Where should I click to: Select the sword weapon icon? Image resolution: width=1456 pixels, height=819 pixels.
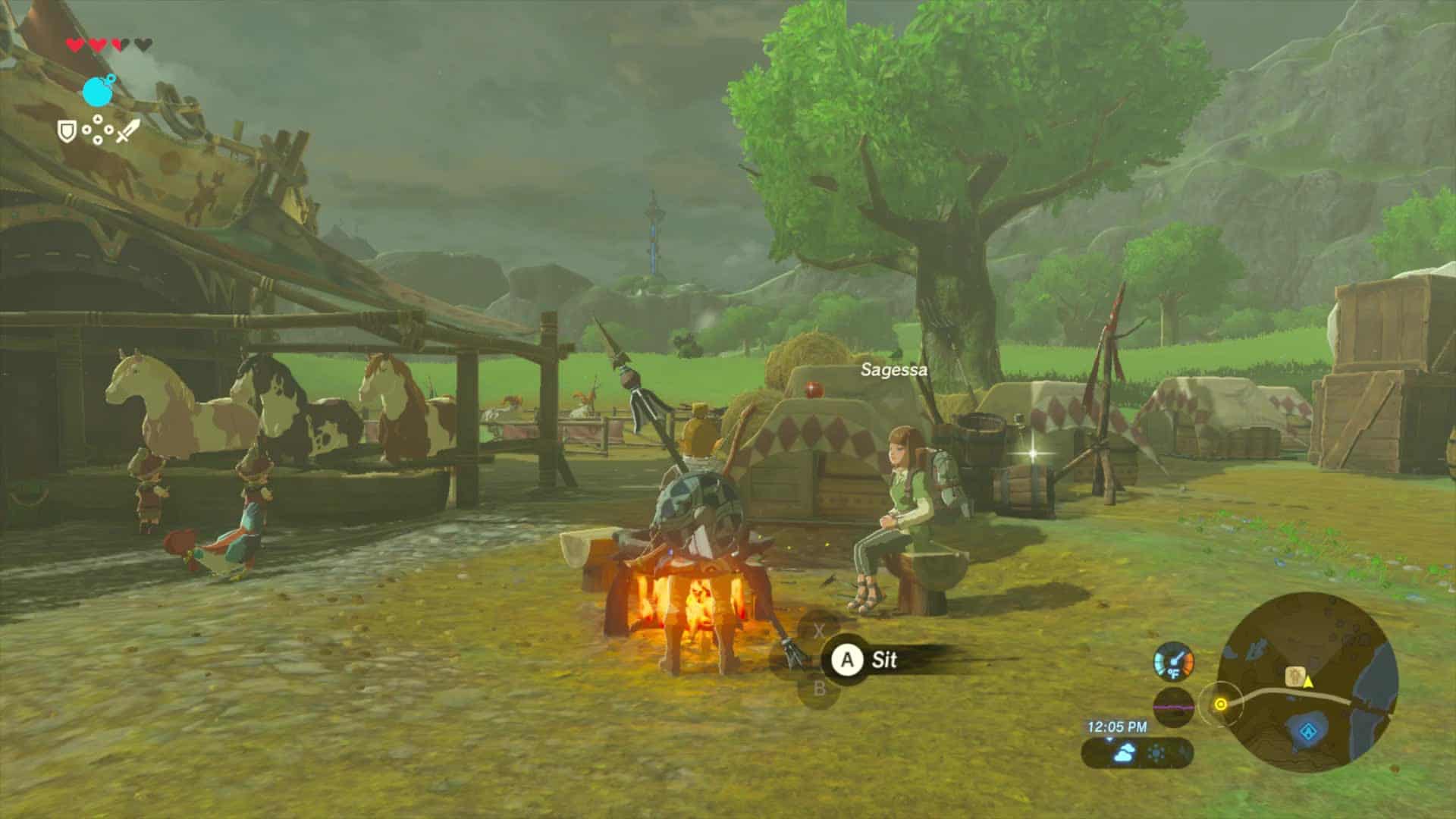coord(127,131)
